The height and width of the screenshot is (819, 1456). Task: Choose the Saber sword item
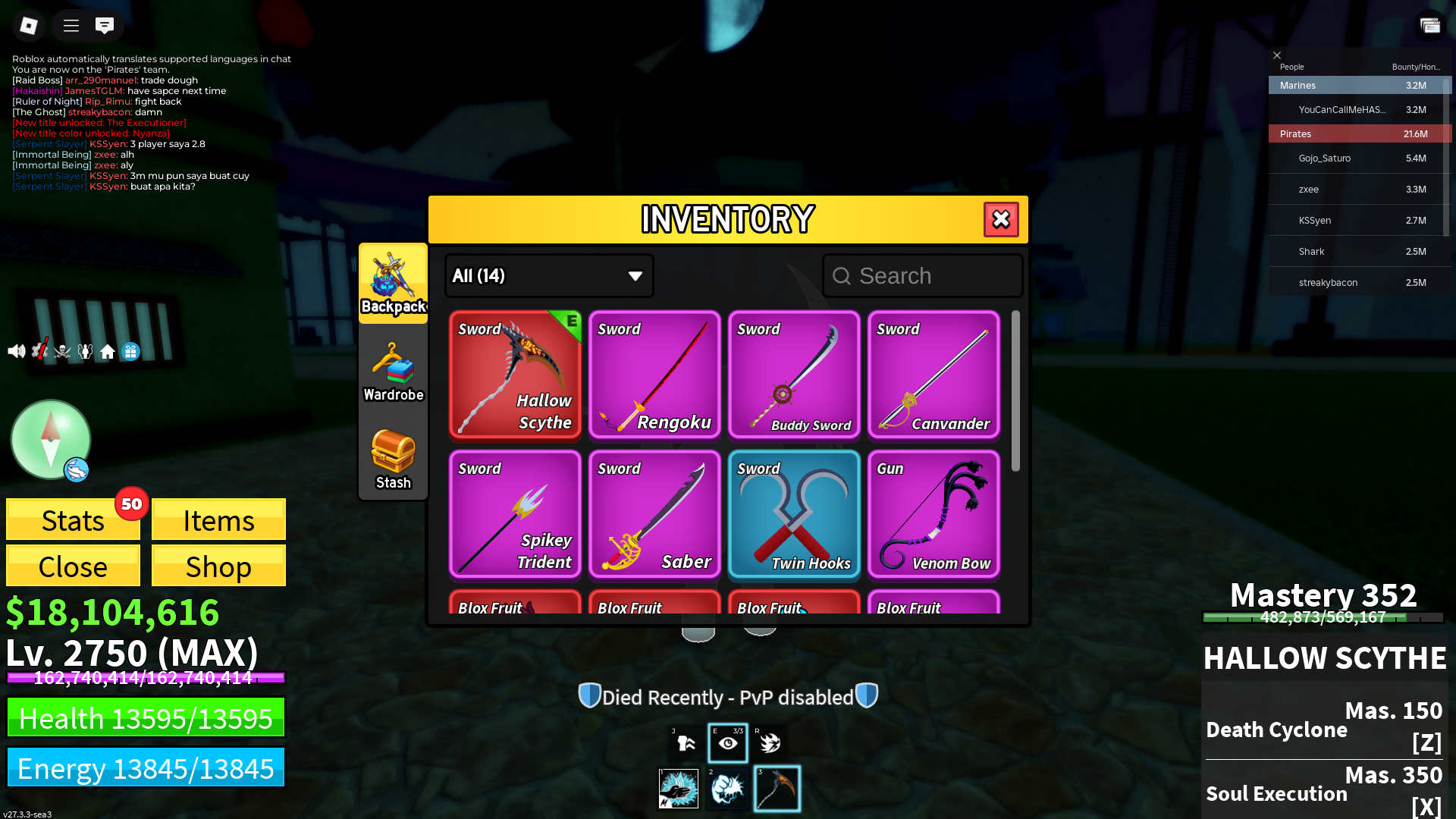click(x=654, y=514)
